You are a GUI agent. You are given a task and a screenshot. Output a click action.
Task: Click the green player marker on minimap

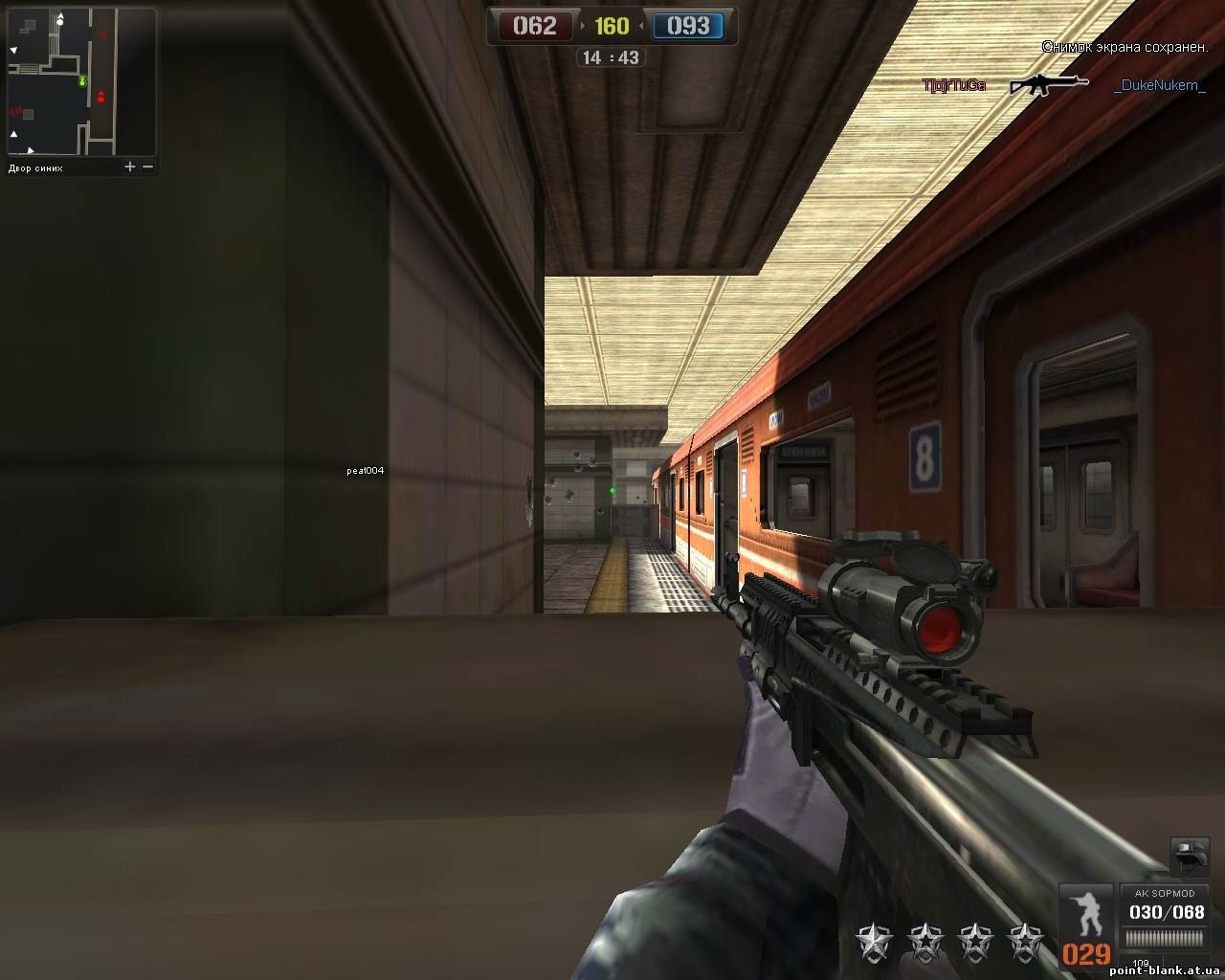pyautogui.click(x=83, y=81)
